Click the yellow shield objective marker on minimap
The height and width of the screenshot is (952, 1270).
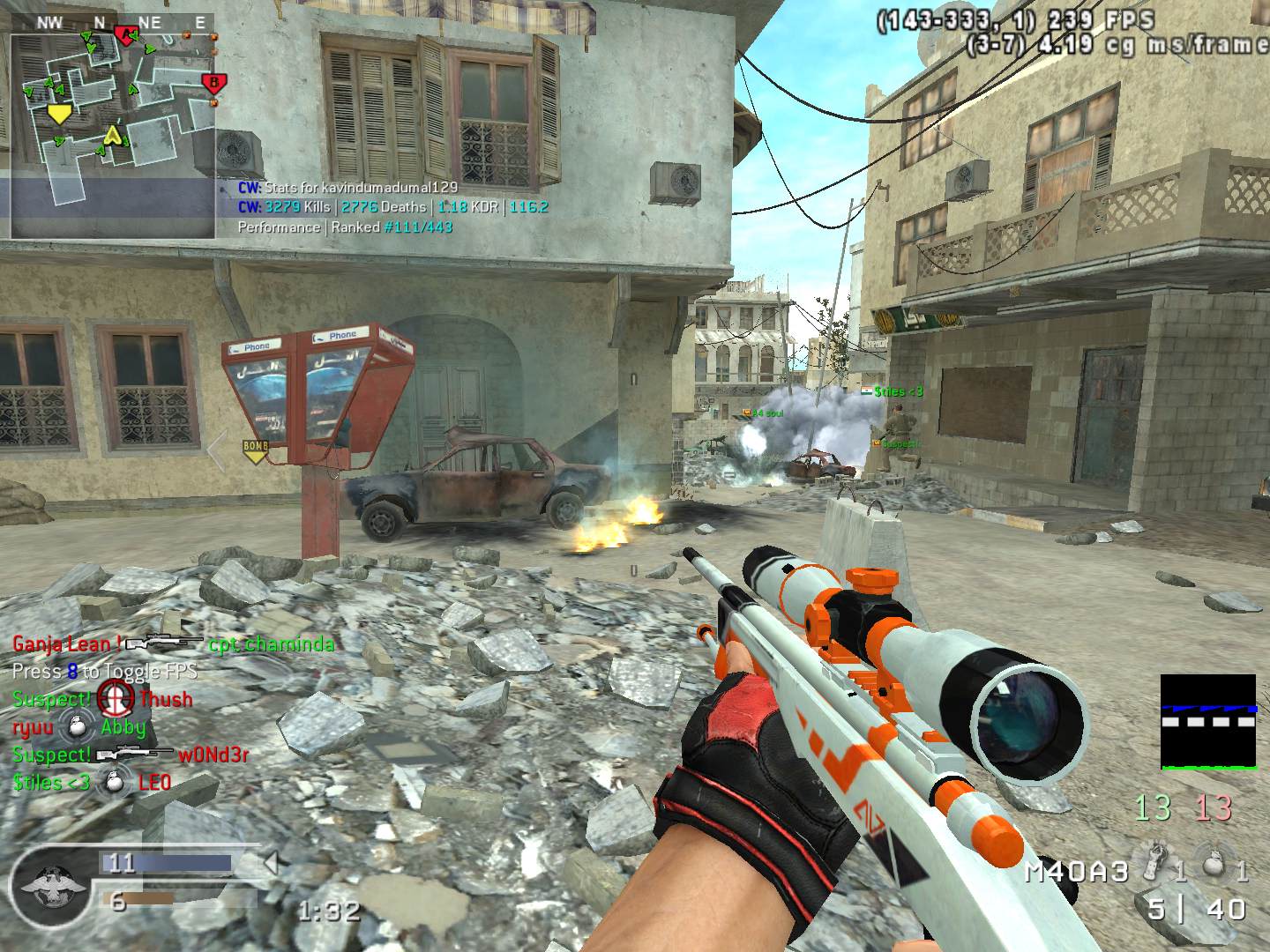click(x=59, y=114)
